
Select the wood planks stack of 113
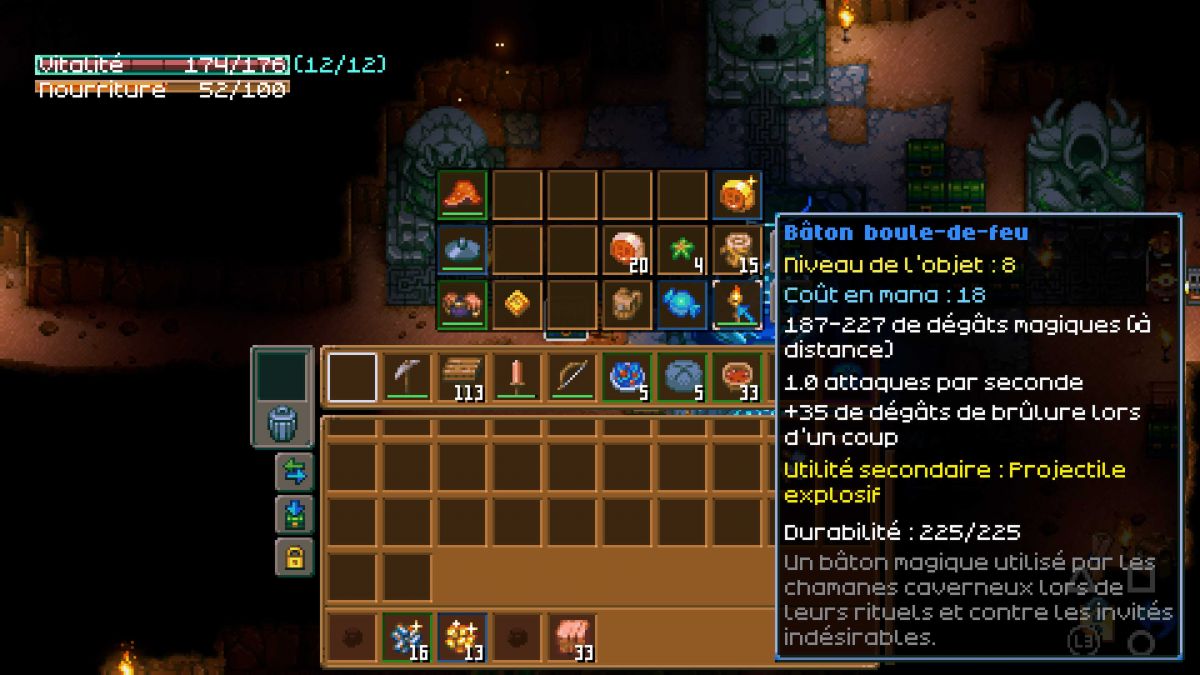click(x=462, y=377)
